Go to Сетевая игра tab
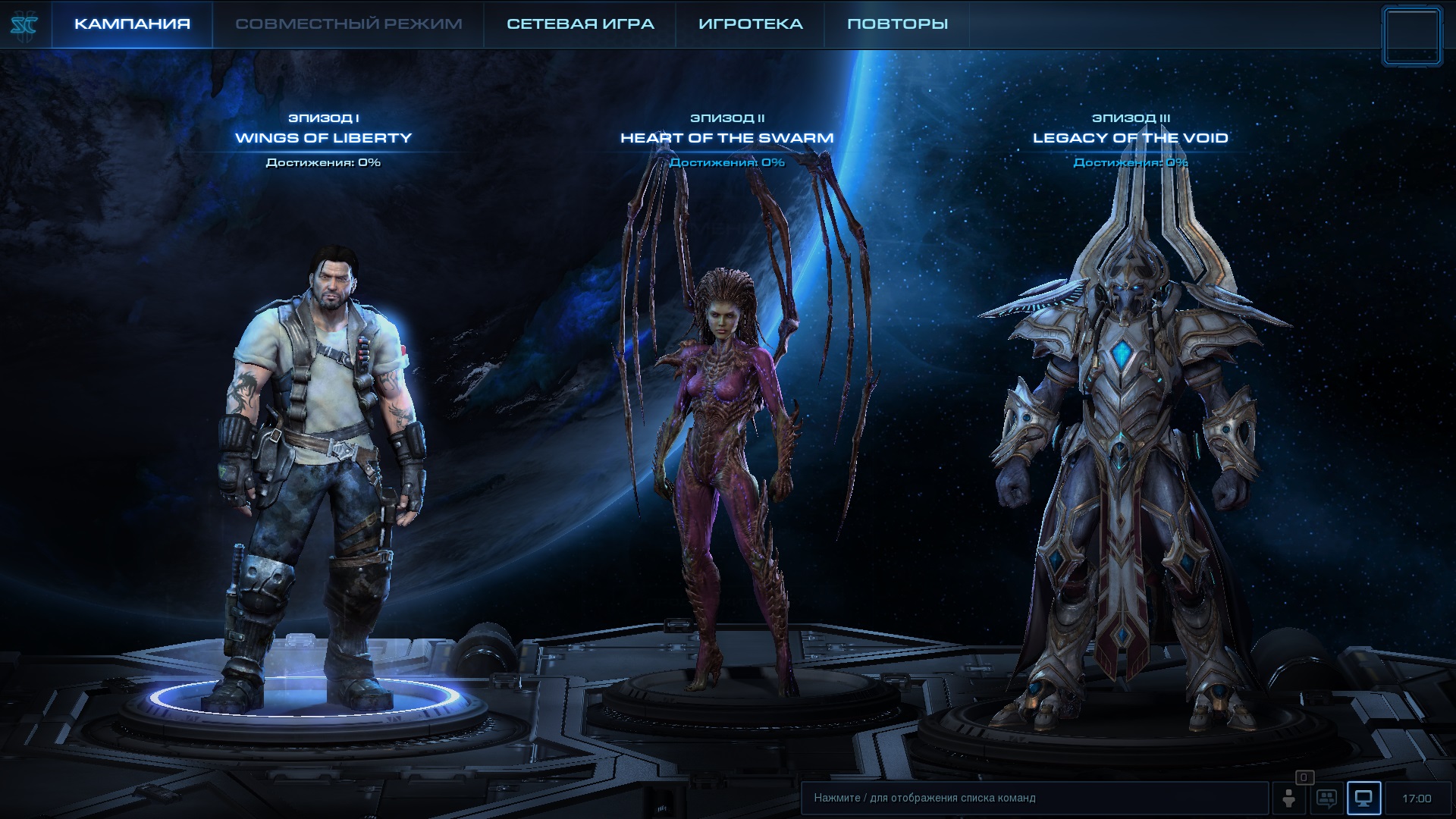 580,24
